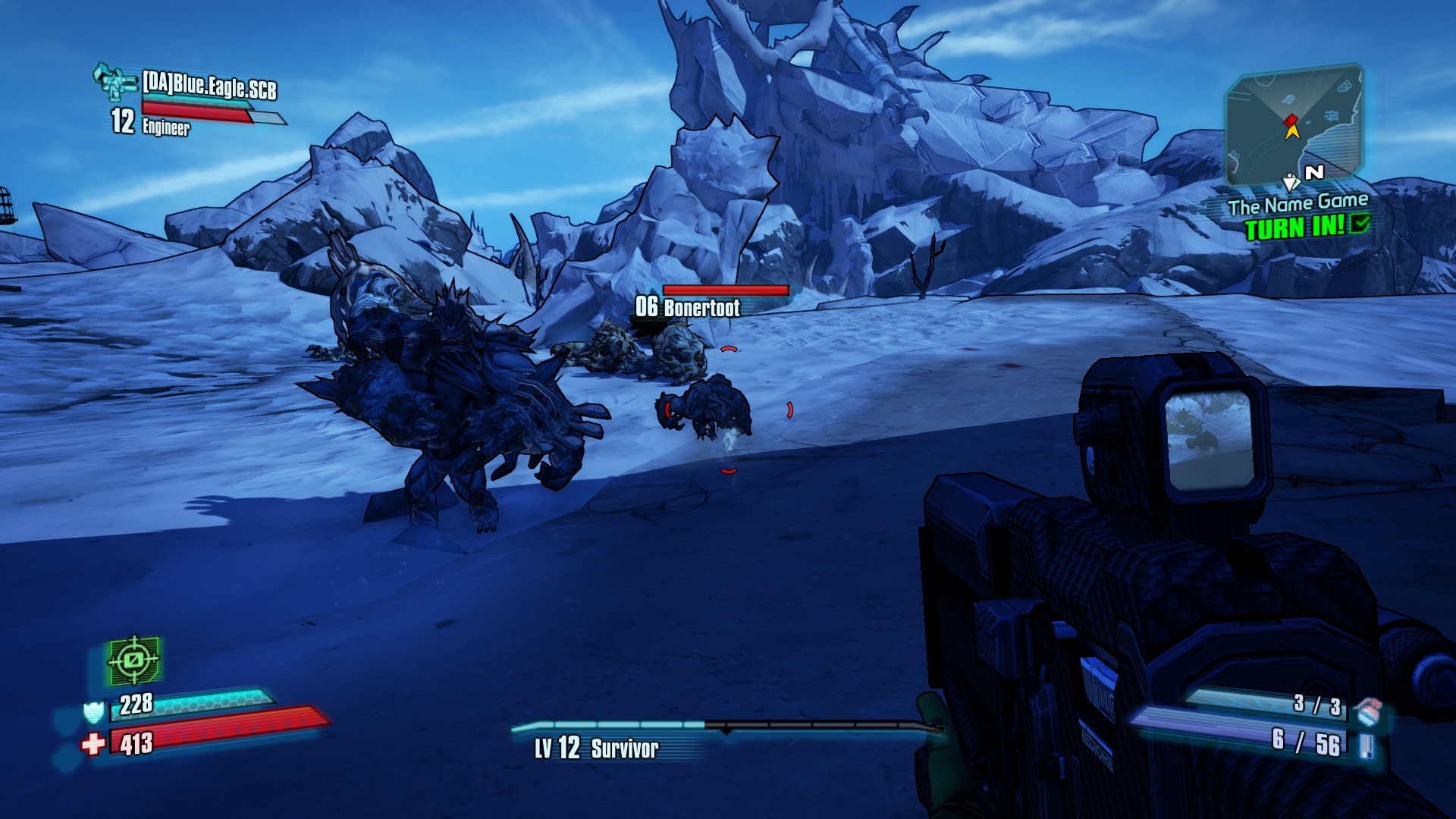Screen dimensions: 1456x819
Task: Click the grenade icon beside 3 / 3
Action: click(1367, 711)
